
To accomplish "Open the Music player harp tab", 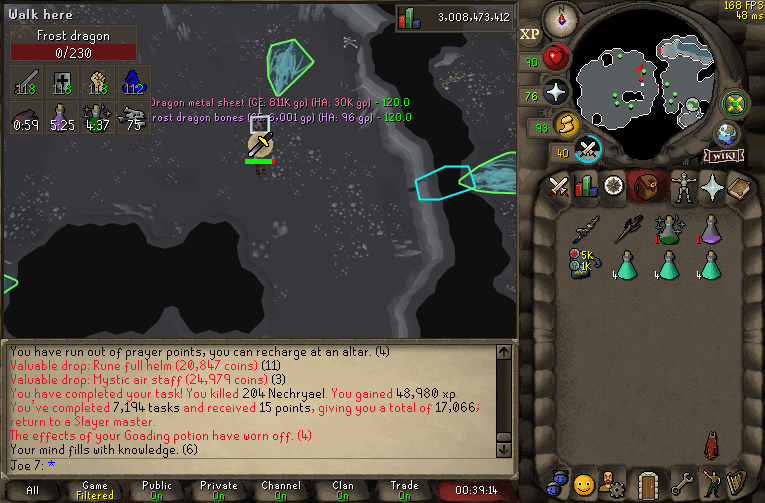I will point(740,484).
